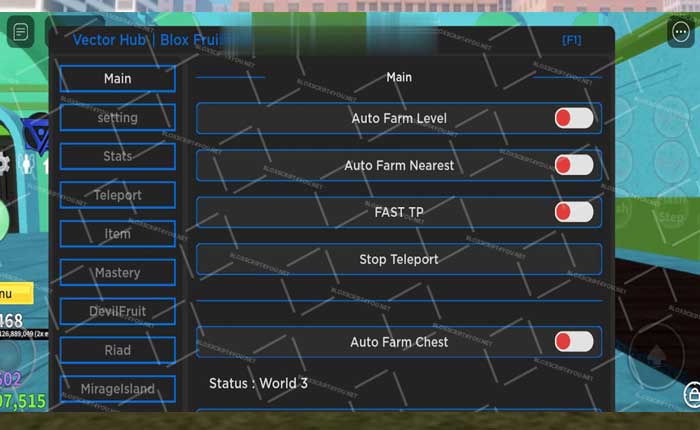The height and width of the screenshot is (430, 700).
Task: Turn on the FAST TP toggle
Action: click(574, 212)
